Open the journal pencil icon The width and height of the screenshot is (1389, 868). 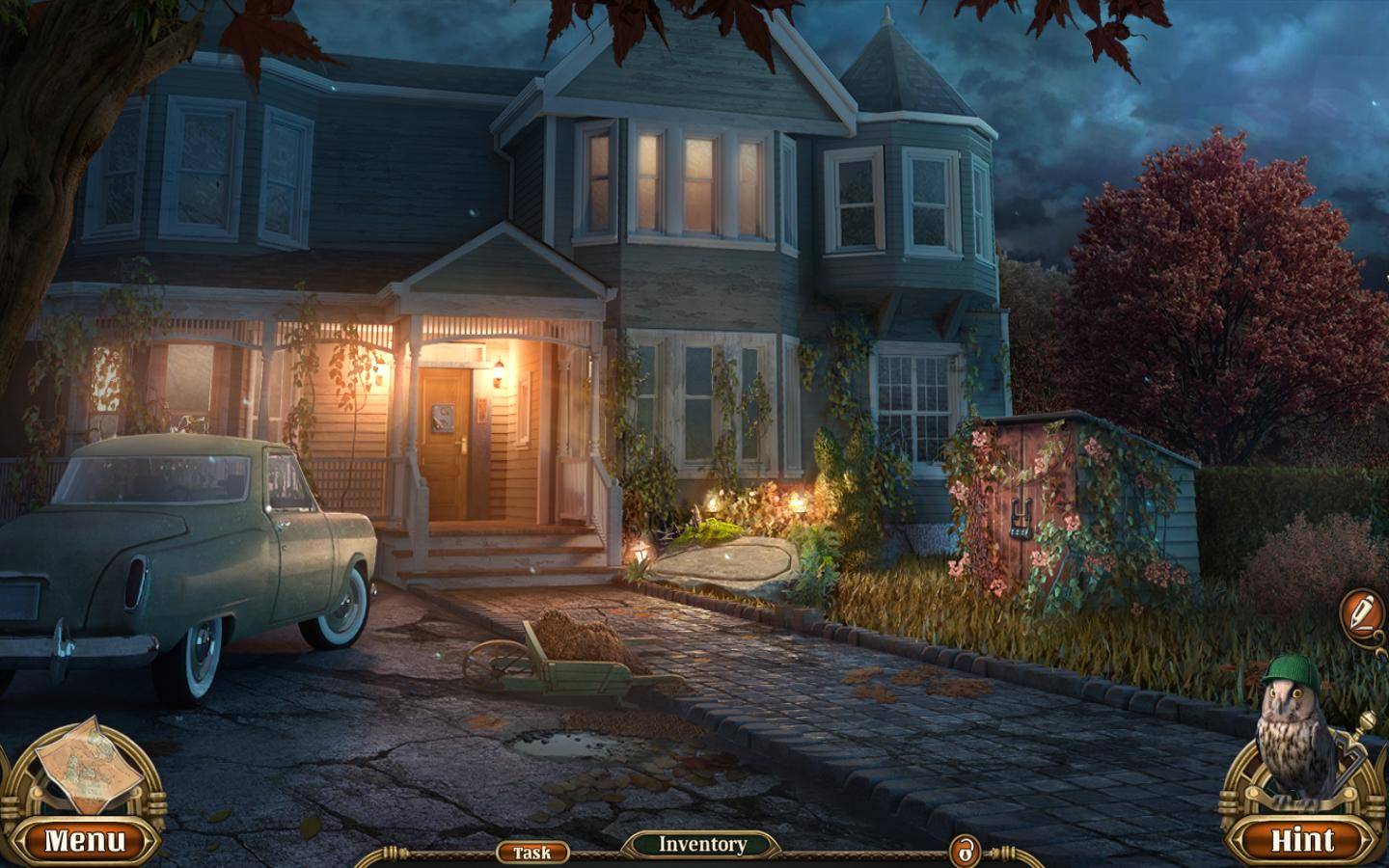(x=1360, y=611)
